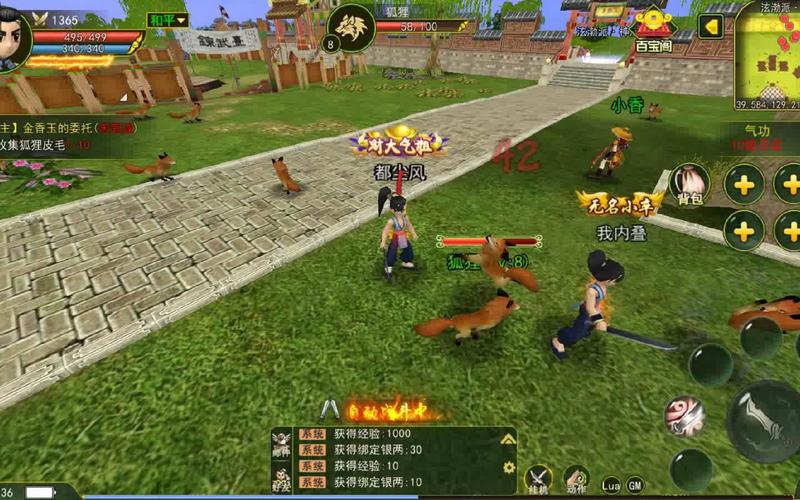Open the 背包 backpack
The image size is (800, 500).
point(690,183)
